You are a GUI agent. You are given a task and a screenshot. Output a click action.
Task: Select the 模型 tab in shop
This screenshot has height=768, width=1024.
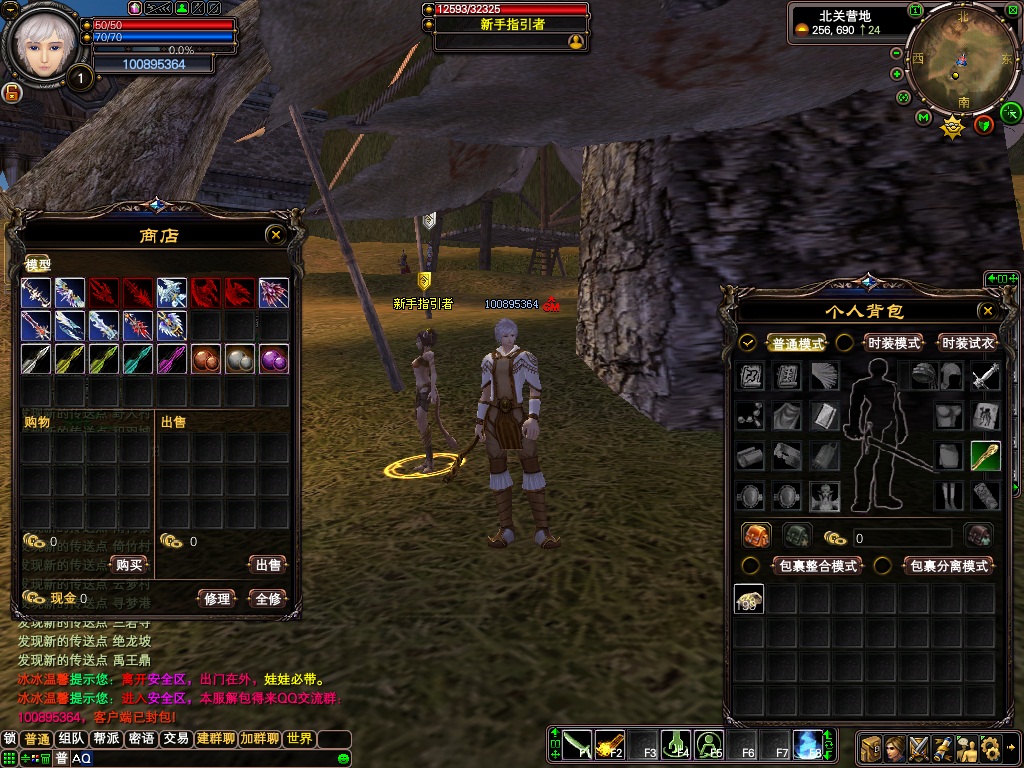(x=38, y=265)
